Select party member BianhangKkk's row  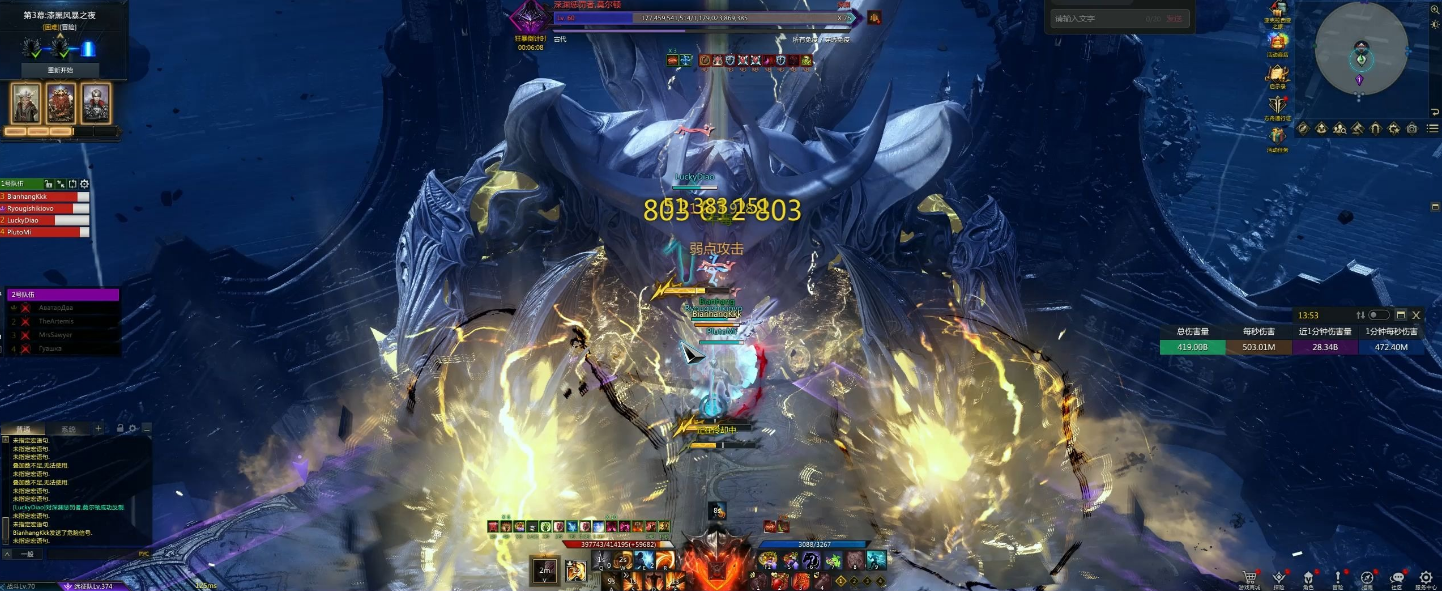click(45, 197)
